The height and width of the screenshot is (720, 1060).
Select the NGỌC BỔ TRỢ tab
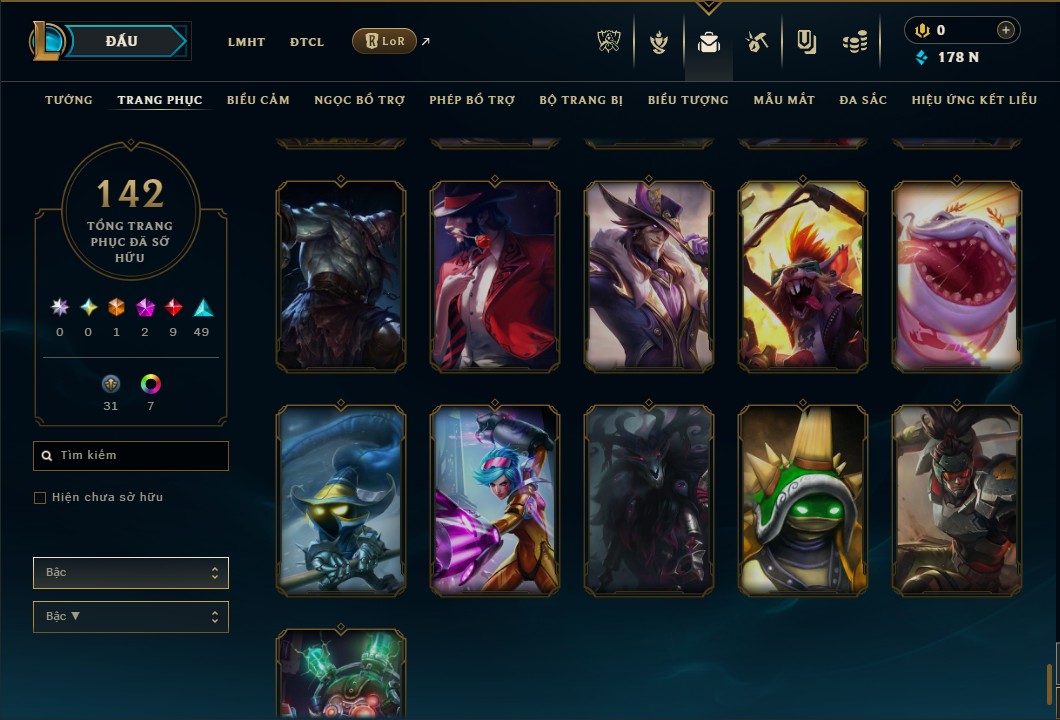click(359, 100)
